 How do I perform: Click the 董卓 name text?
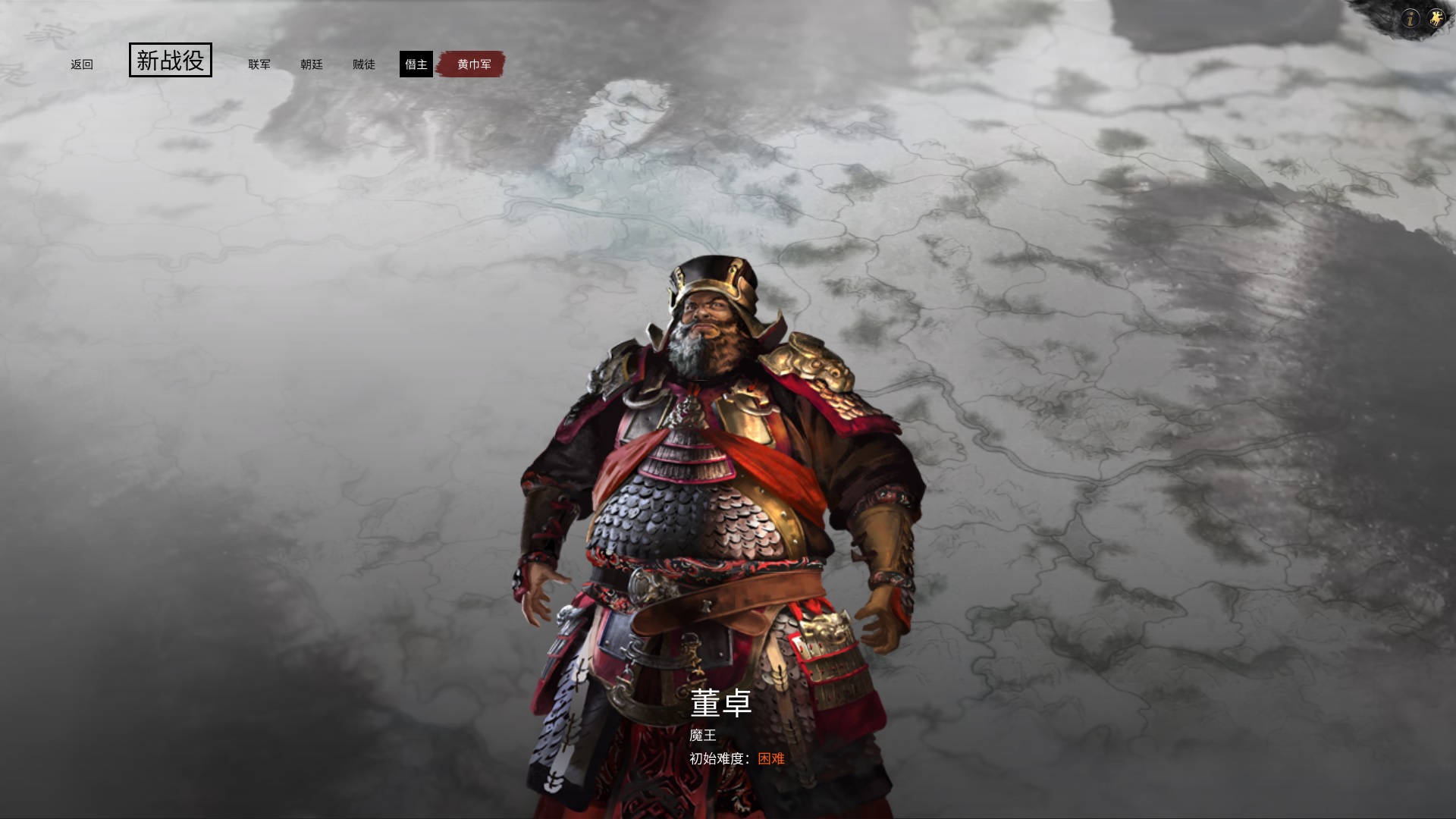click(x=719, y=702)
